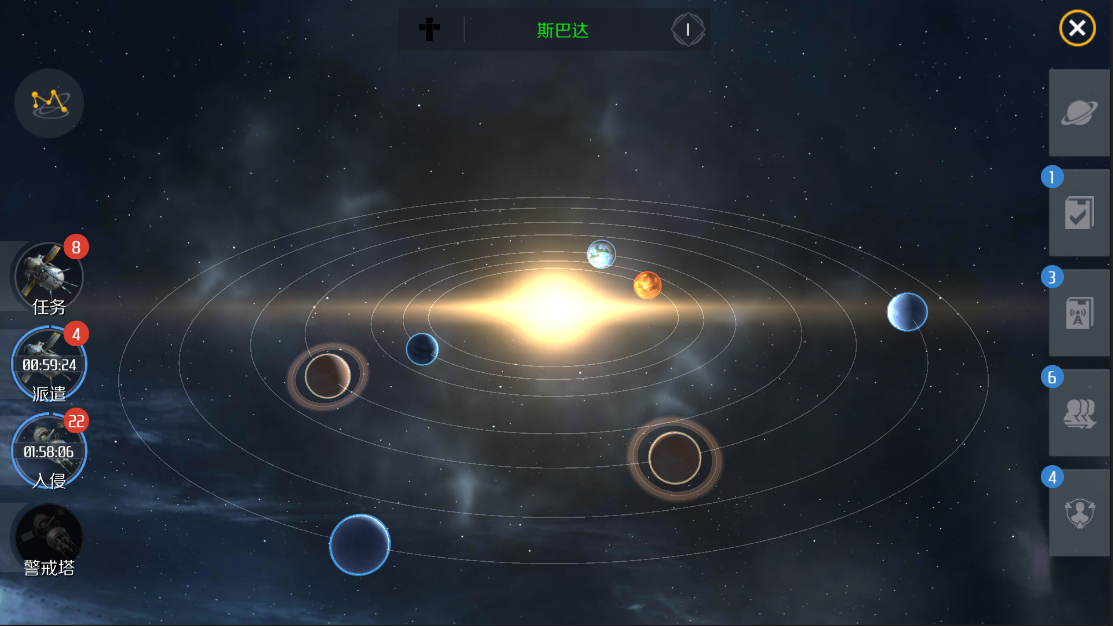The height and width of the screenshot is (626, 1113).
Task: Switch to the signal beacon book tab
Action: (1079, 313)
